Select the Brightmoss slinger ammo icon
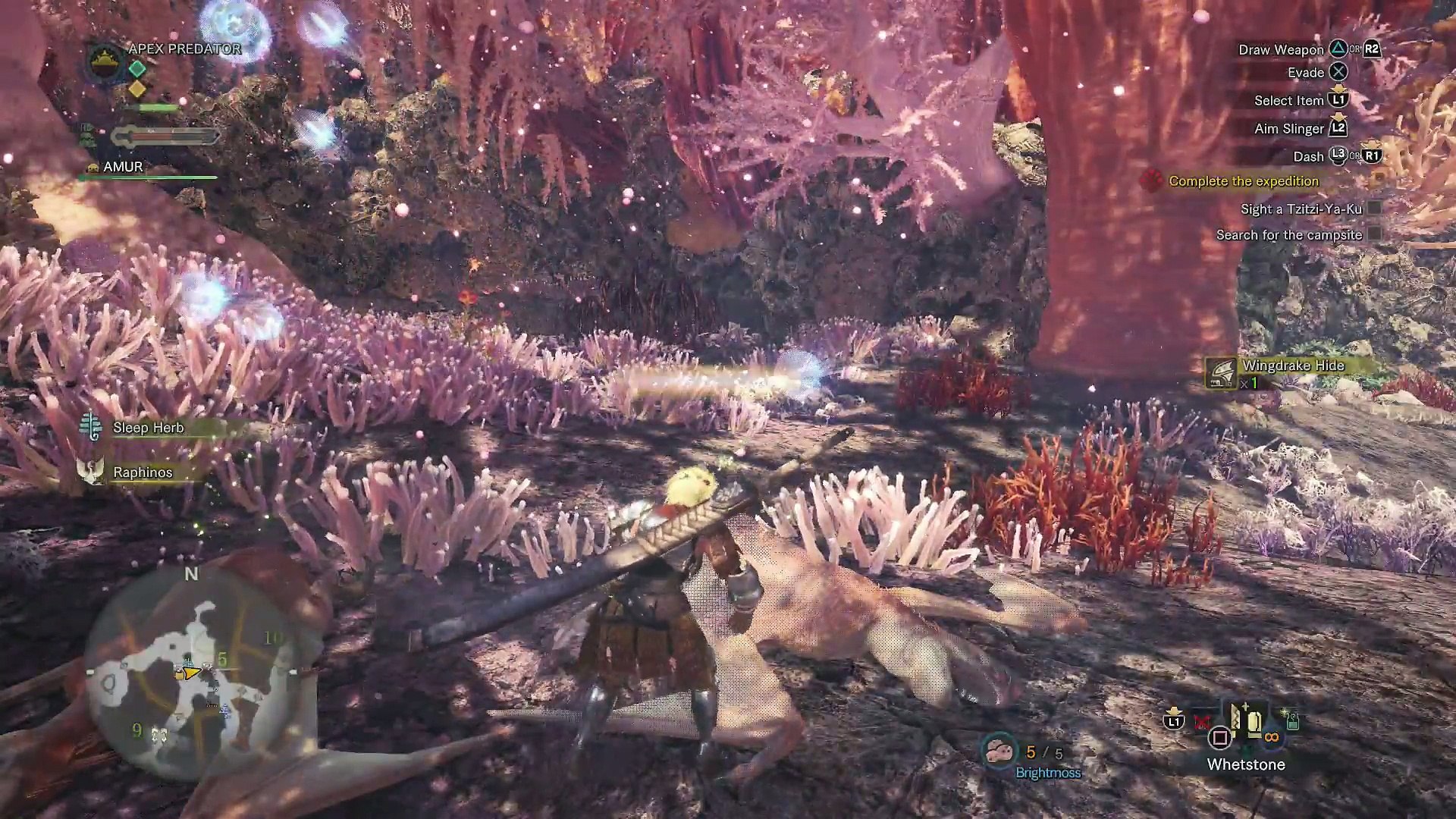Screen dimensions: 1456x819 [998, 751]
